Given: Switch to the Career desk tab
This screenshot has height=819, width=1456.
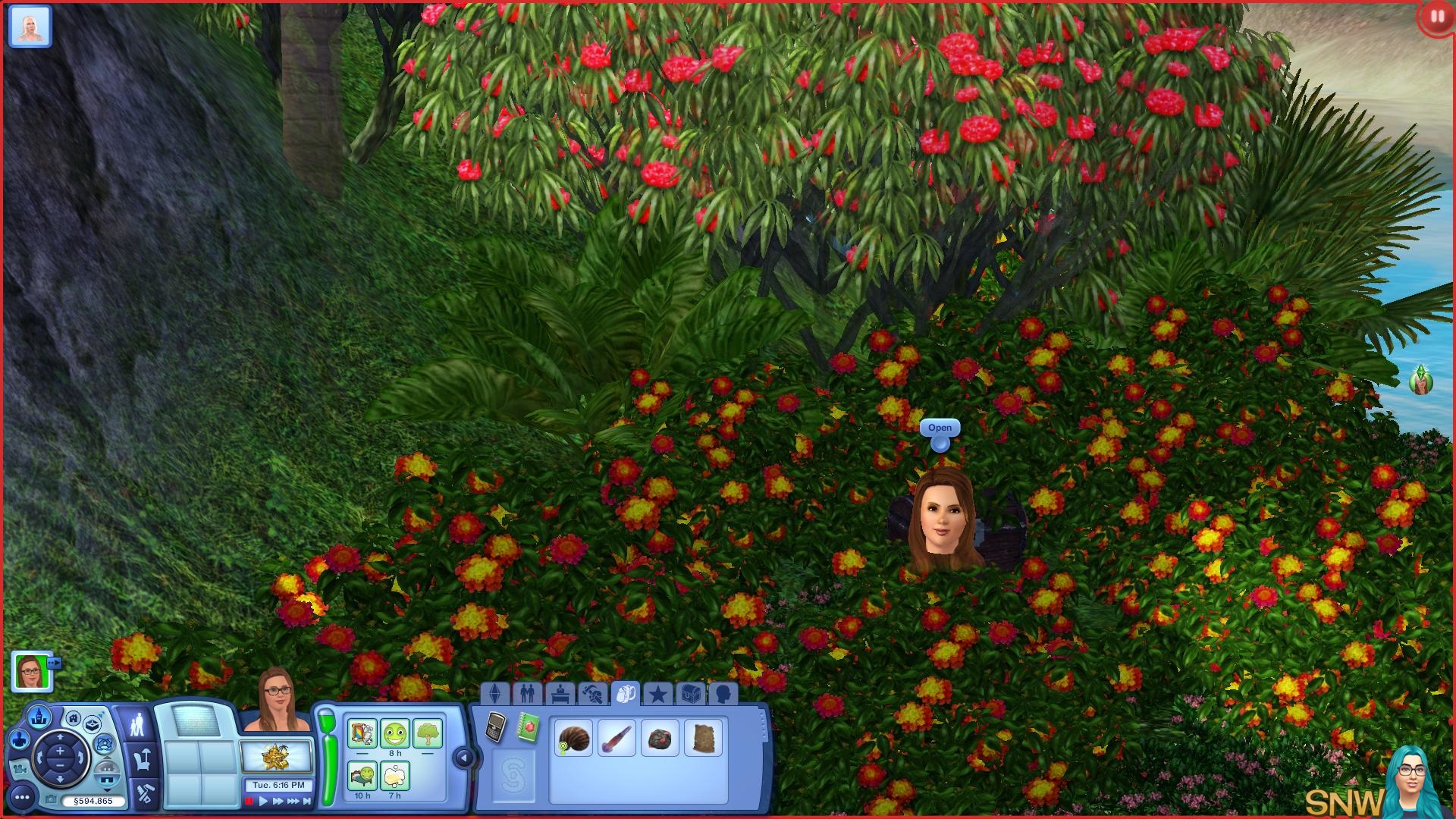Looking at the screenshot, I should [x=560, y=693].
